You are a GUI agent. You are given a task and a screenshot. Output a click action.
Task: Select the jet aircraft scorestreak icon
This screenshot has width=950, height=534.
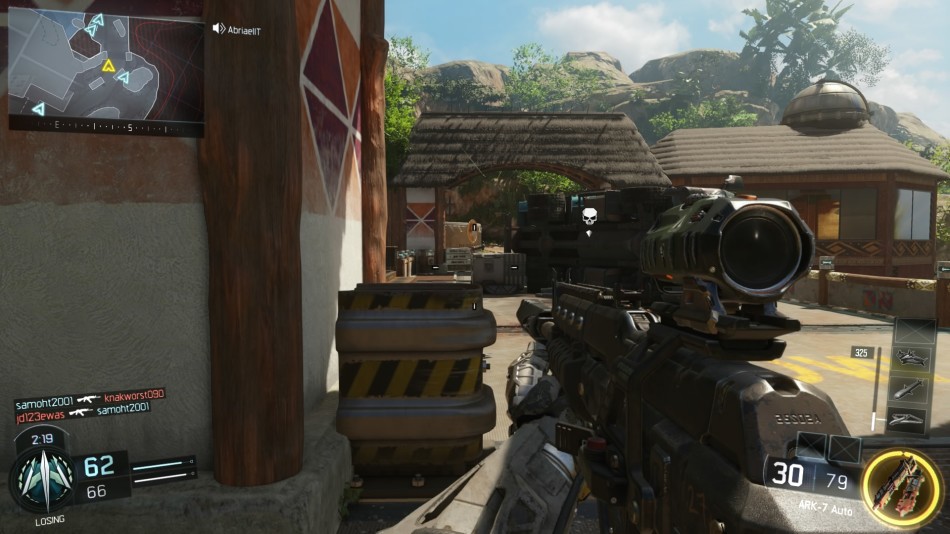pyautogui.click(x=914, y=357)
